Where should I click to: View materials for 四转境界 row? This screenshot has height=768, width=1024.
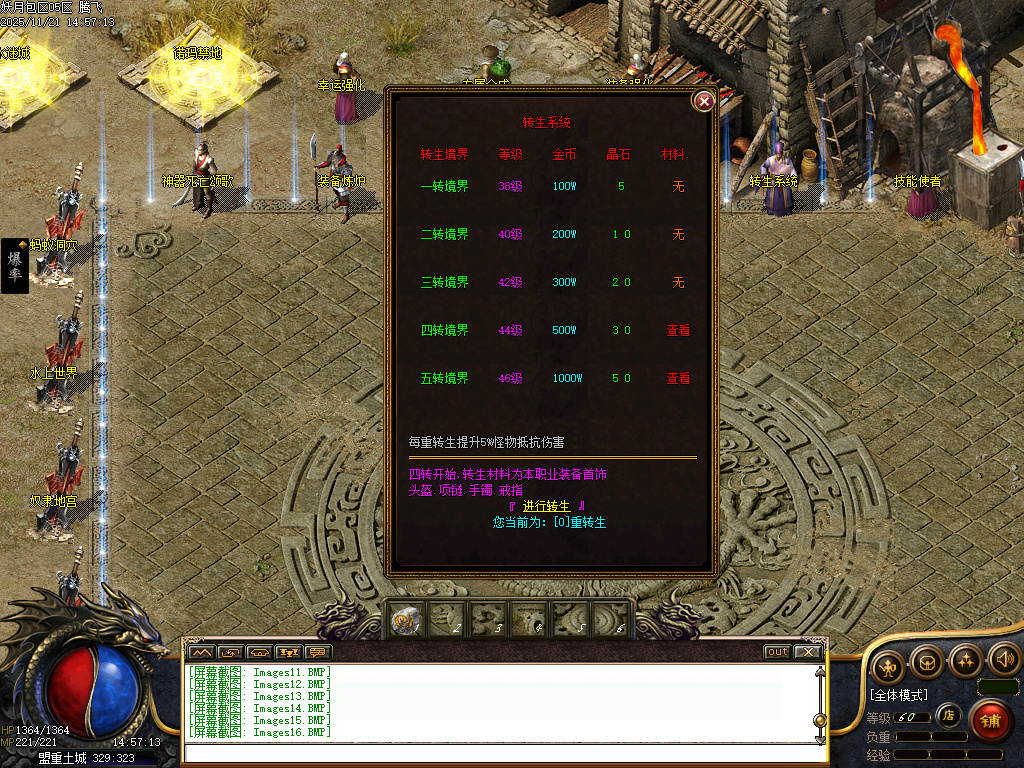tap(678, 330)
